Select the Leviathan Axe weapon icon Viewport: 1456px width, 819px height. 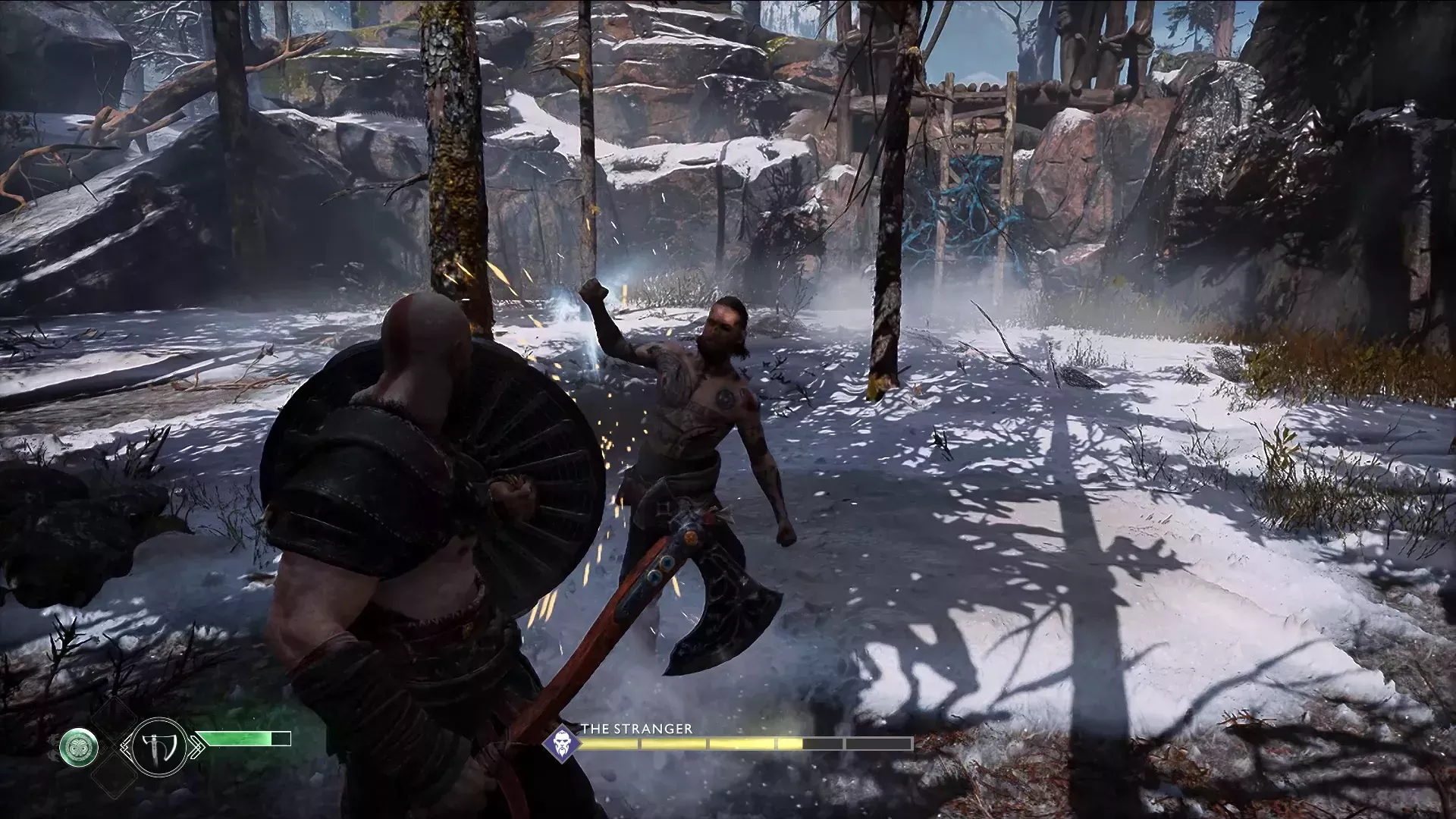(x=159, y=745)
